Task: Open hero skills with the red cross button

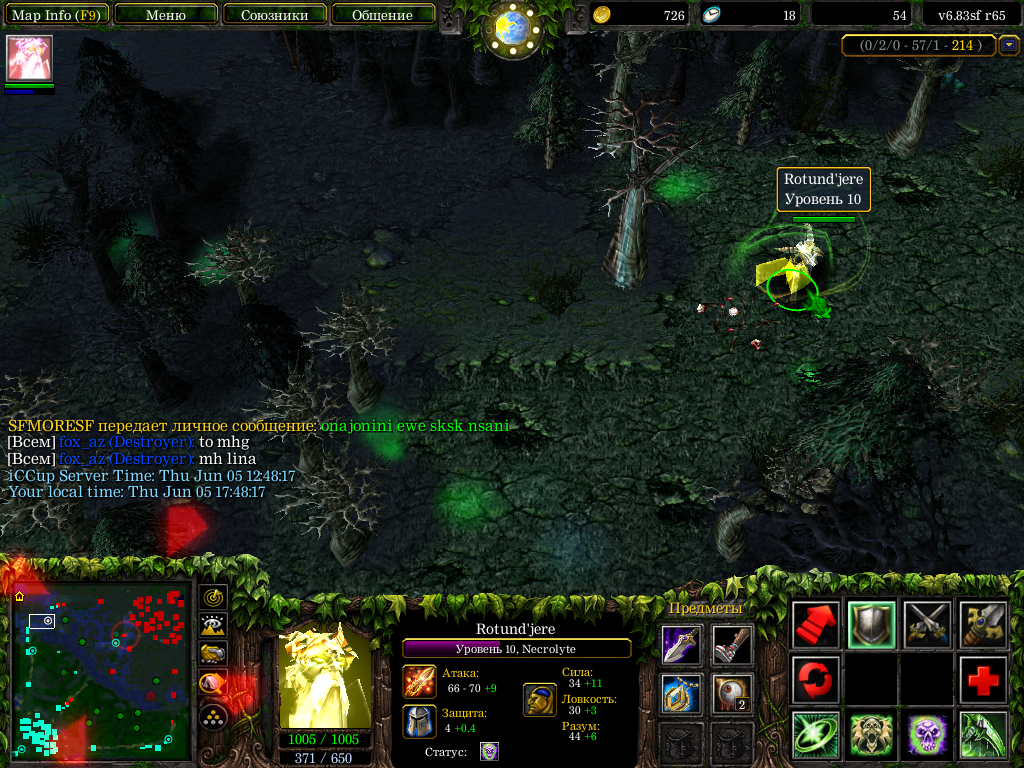Action: click(983, 680)
